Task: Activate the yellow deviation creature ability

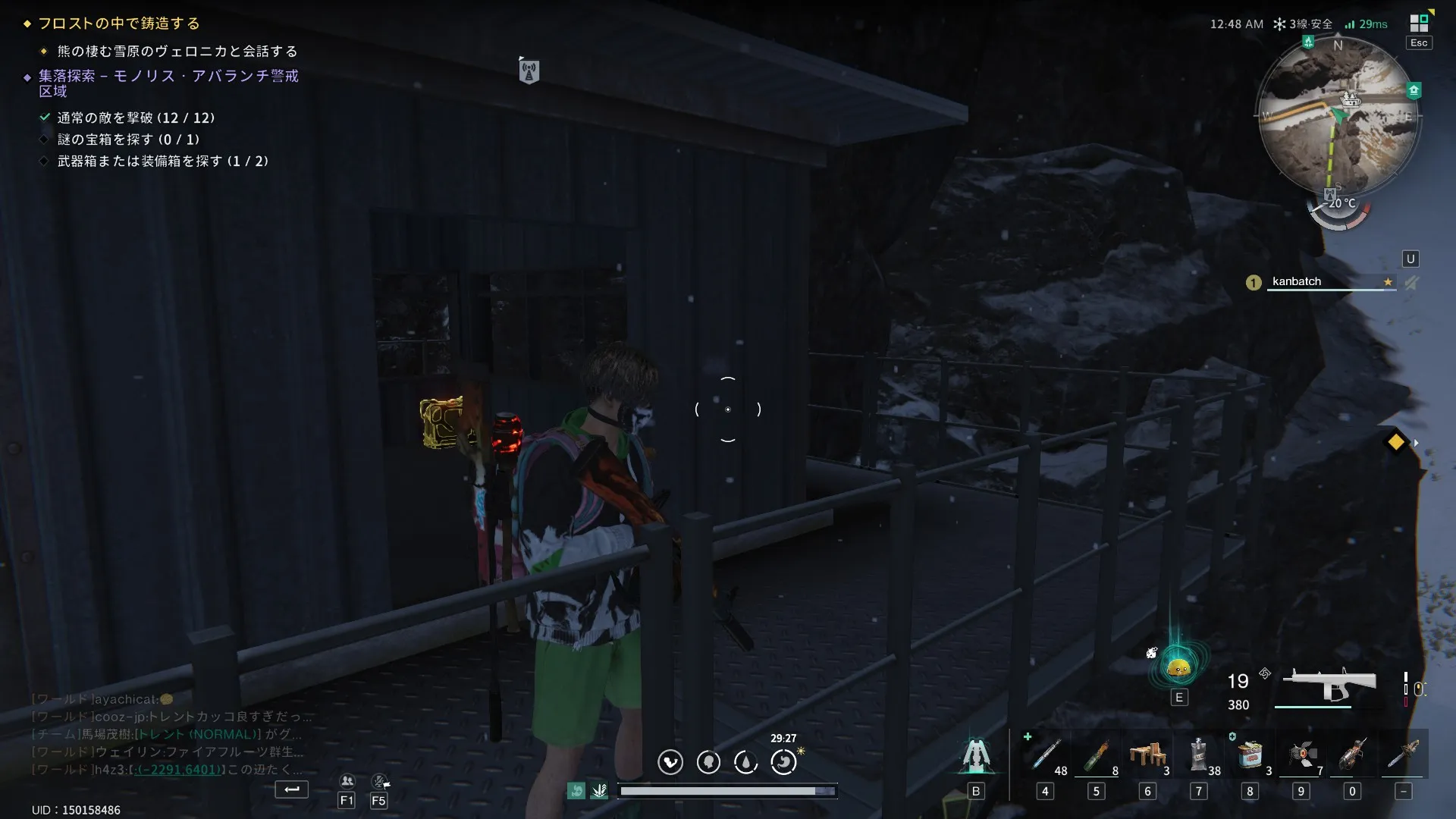Action: pyautogui.click(x=1178, y=667)
